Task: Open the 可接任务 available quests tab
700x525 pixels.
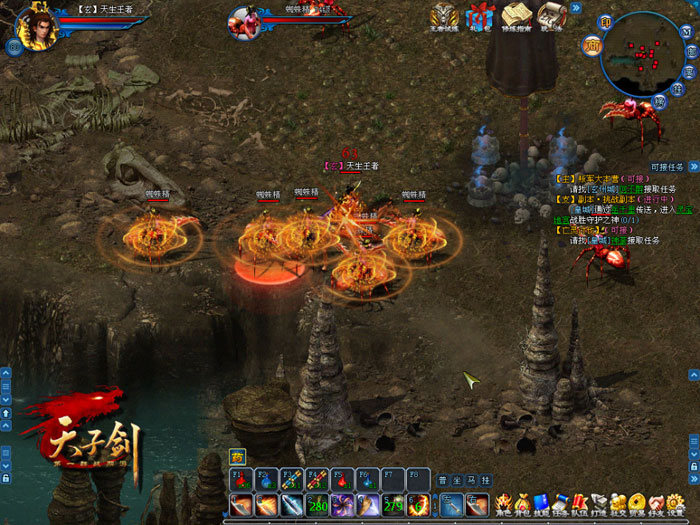Action: (x=666, y=167)
